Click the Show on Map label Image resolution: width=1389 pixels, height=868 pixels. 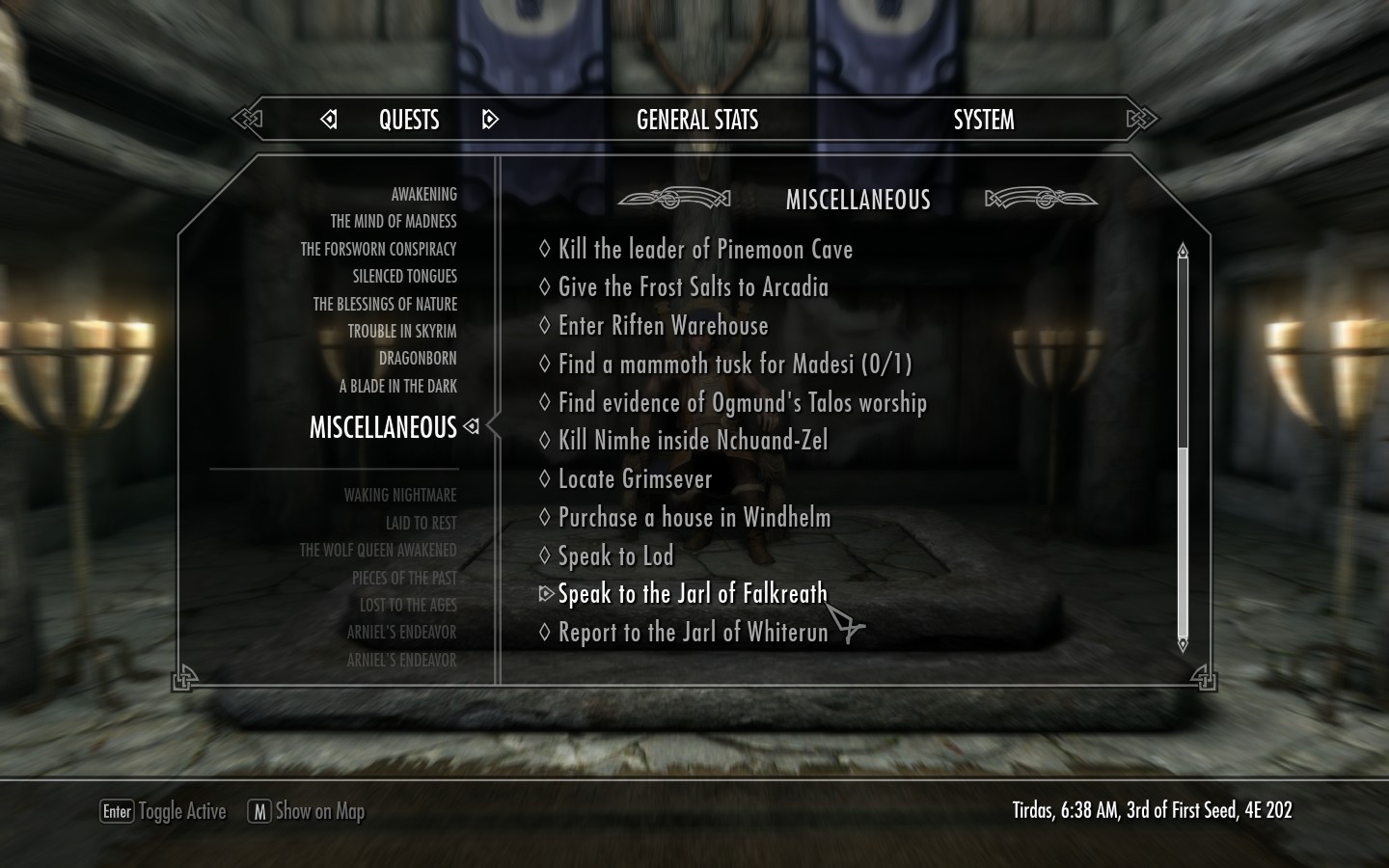(319, 811)
